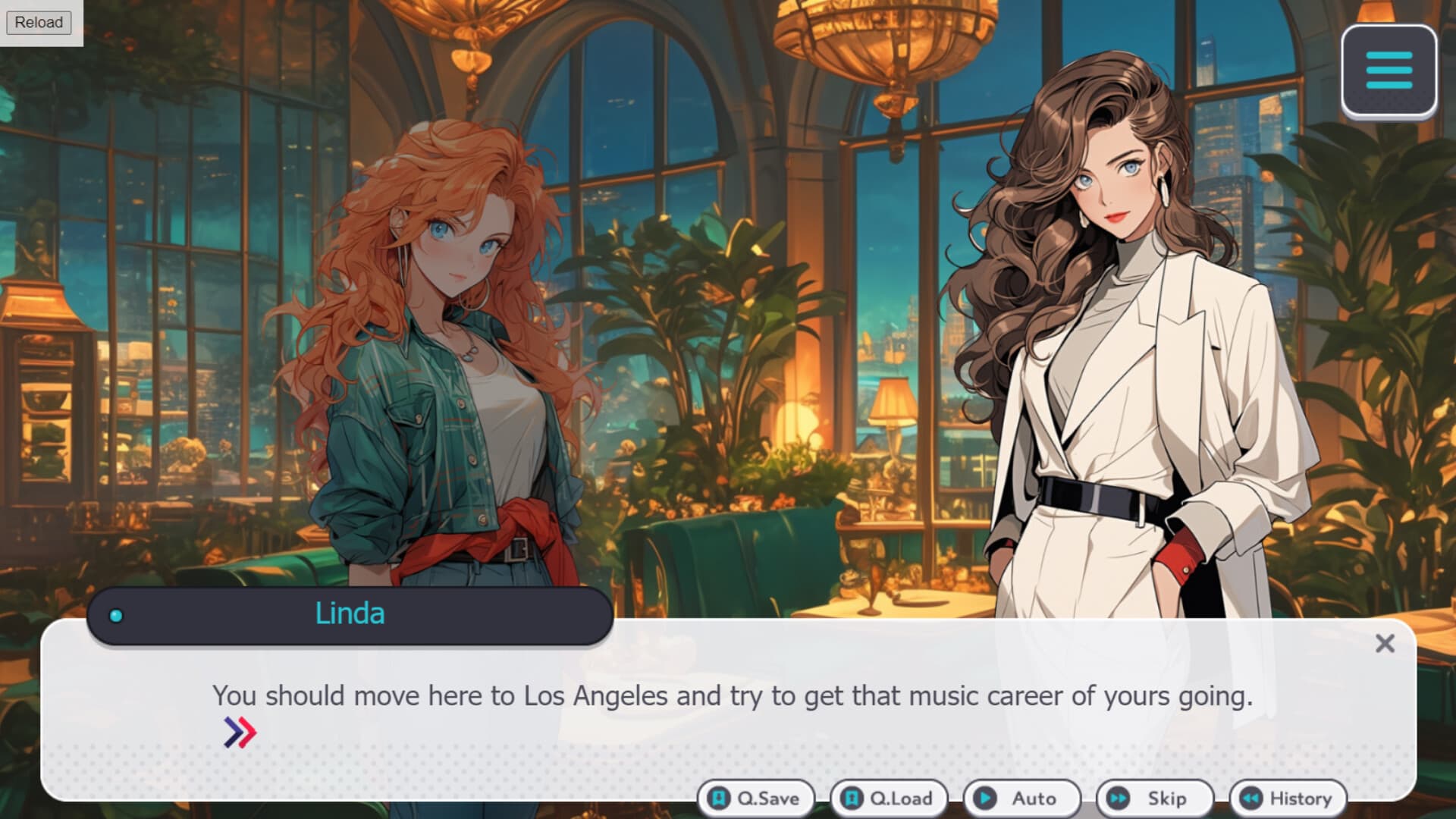Click the play icon inside the Auto button
Viewport: 1456px width, 819px height.
click(x=985, y=798)
